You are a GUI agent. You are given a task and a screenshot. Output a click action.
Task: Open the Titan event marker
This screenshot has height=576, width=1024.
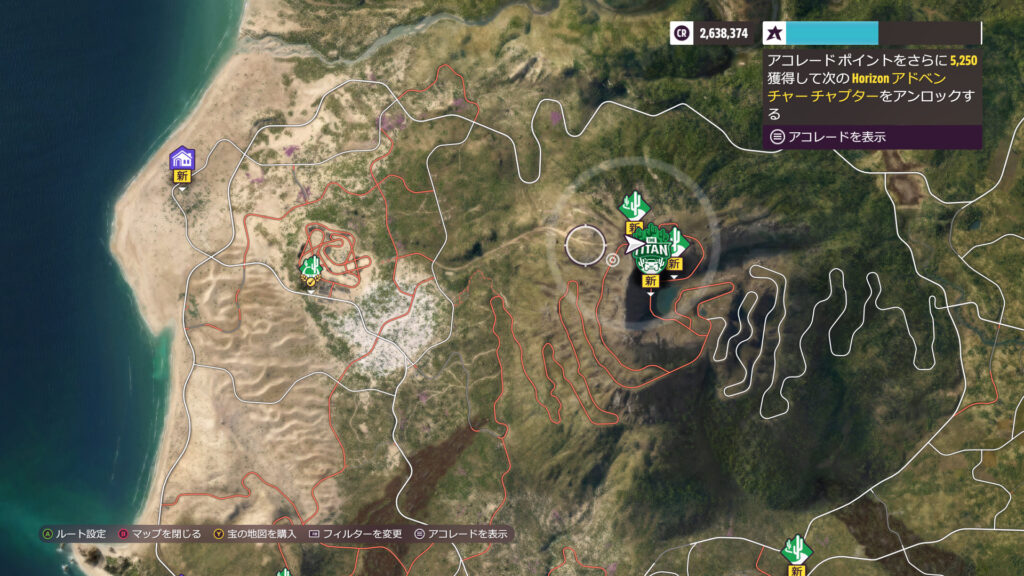[x=651, y=257]
